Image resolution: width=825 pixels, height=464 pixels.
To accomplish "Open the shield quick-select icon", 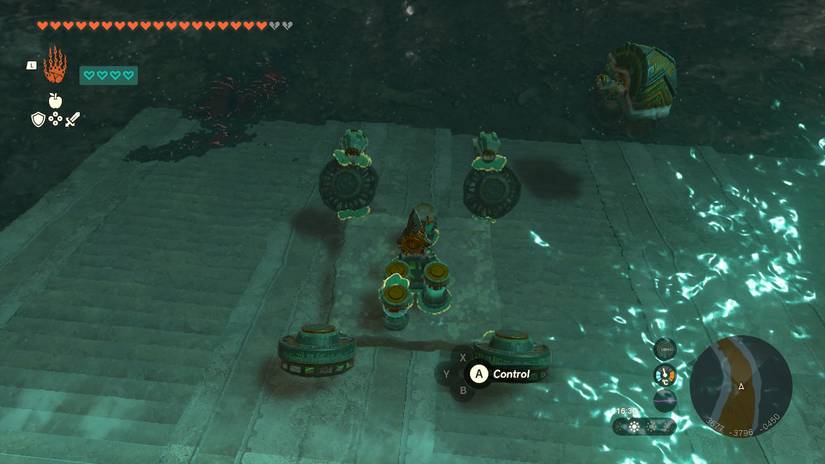I will [38, 119].
